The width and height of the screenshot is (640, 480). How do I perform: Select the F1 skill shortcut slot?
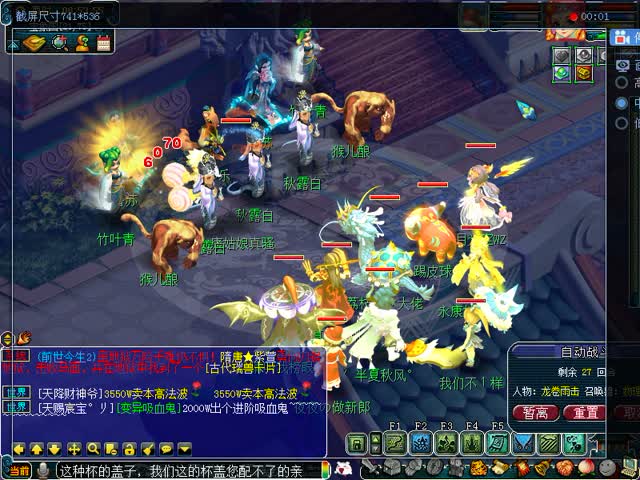click(x=393, y=443)
